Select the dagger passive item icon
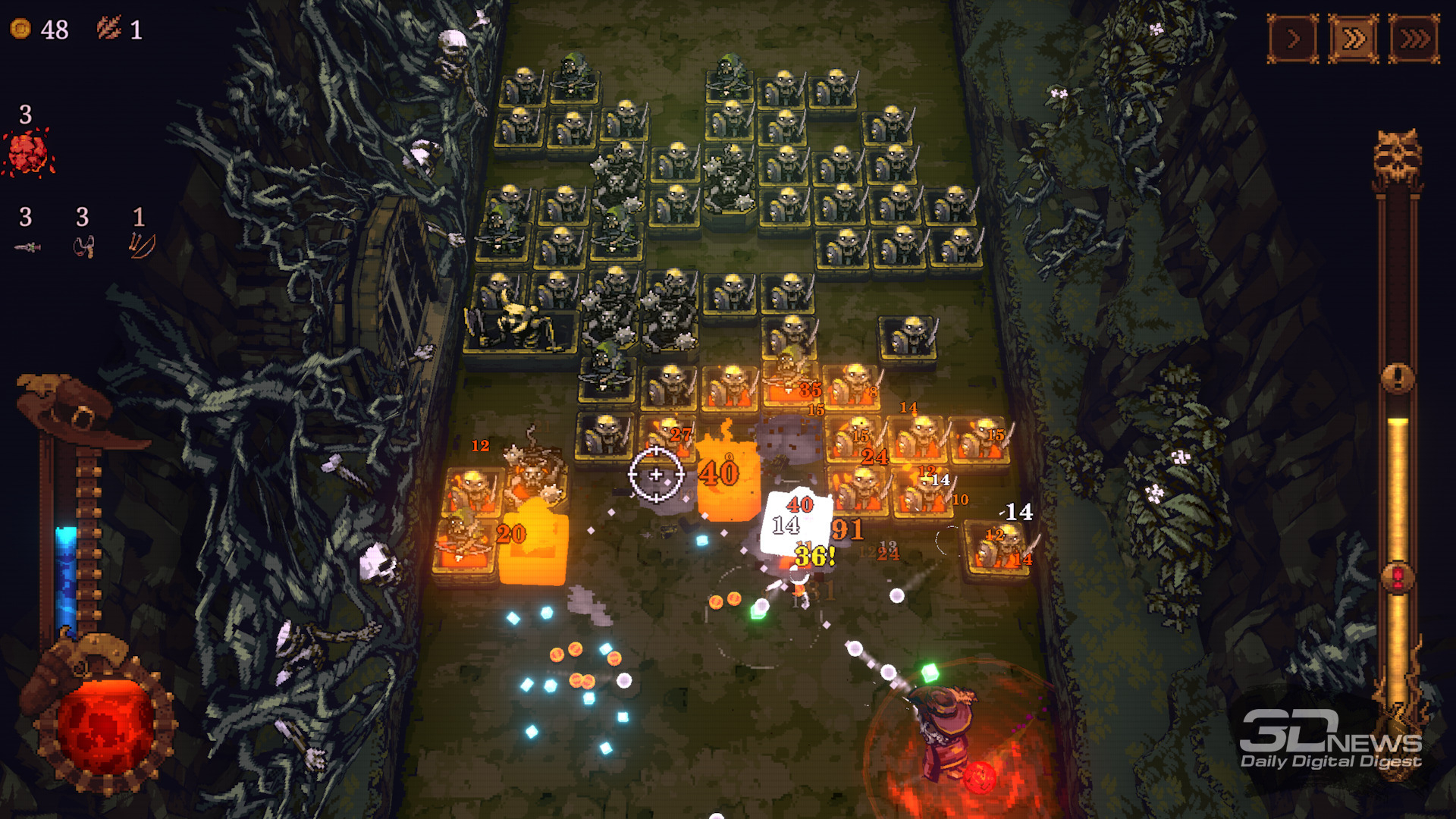 click(x=27, y=247)
